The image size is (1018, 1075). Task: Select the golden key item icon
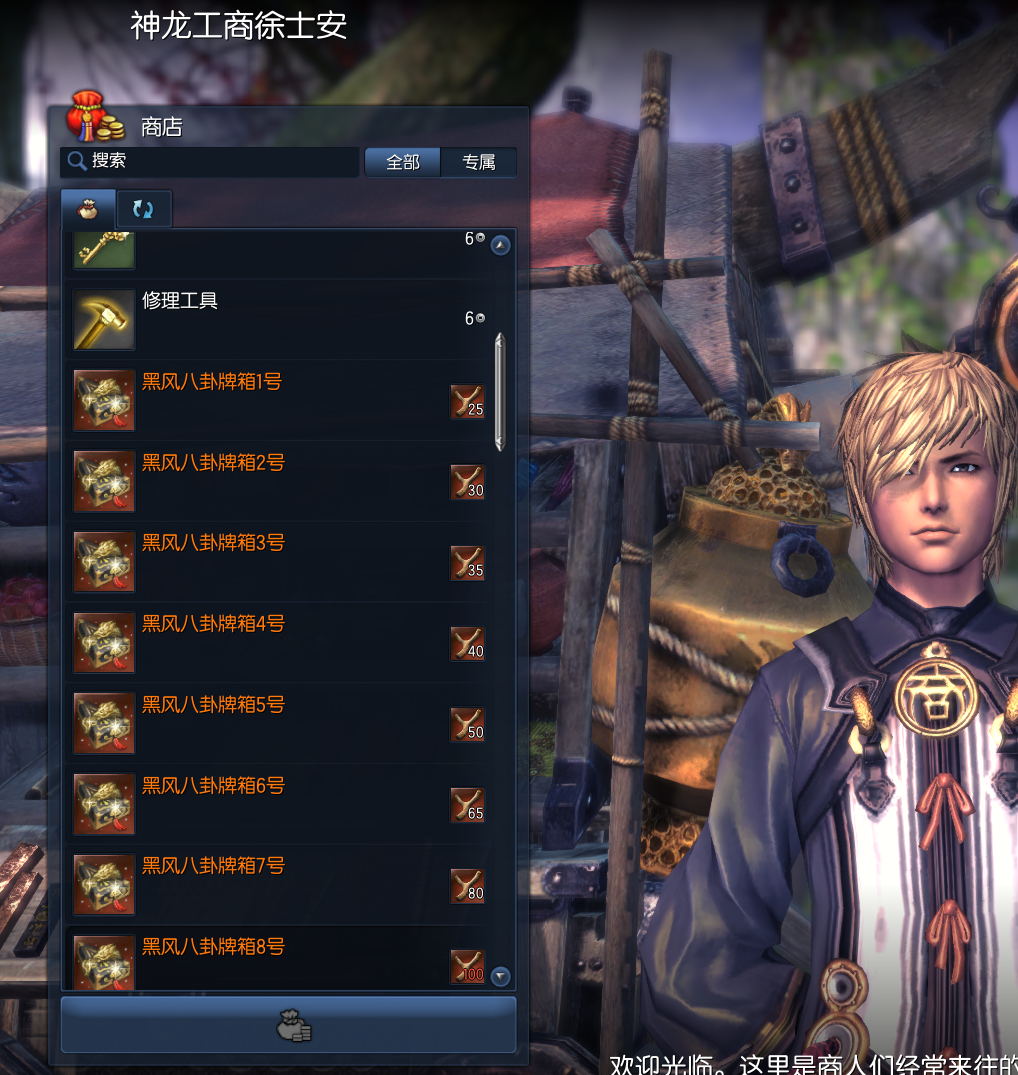click(104, 250)
